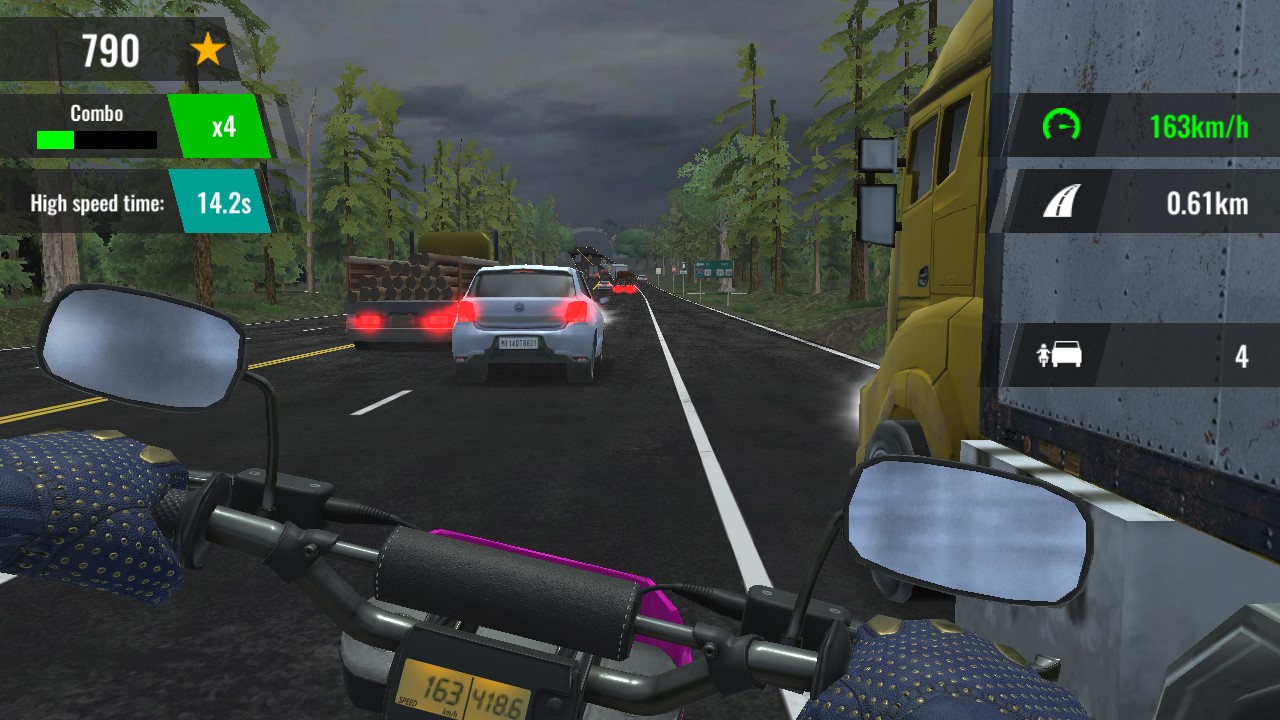Tap the overtake count showing 4
Screen dimensions: 1280x720
1241,356
